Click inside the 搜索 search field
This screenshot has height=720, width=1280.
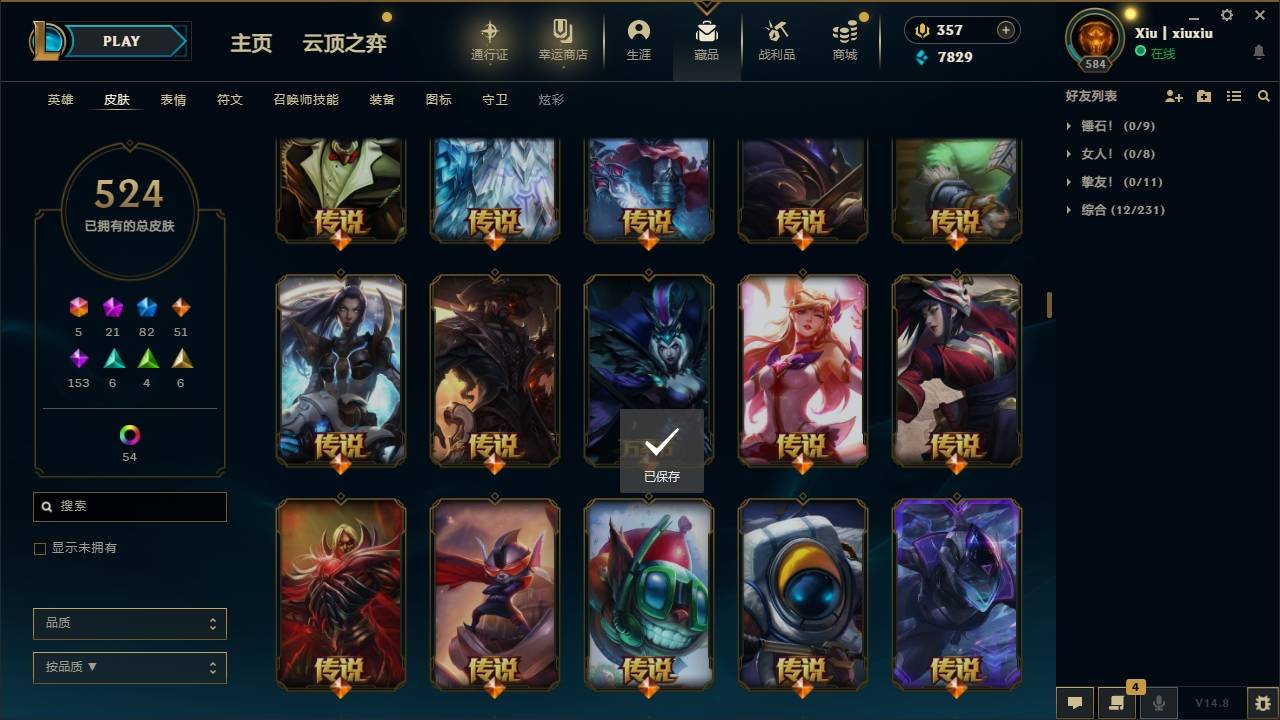[x=129, y=507]
